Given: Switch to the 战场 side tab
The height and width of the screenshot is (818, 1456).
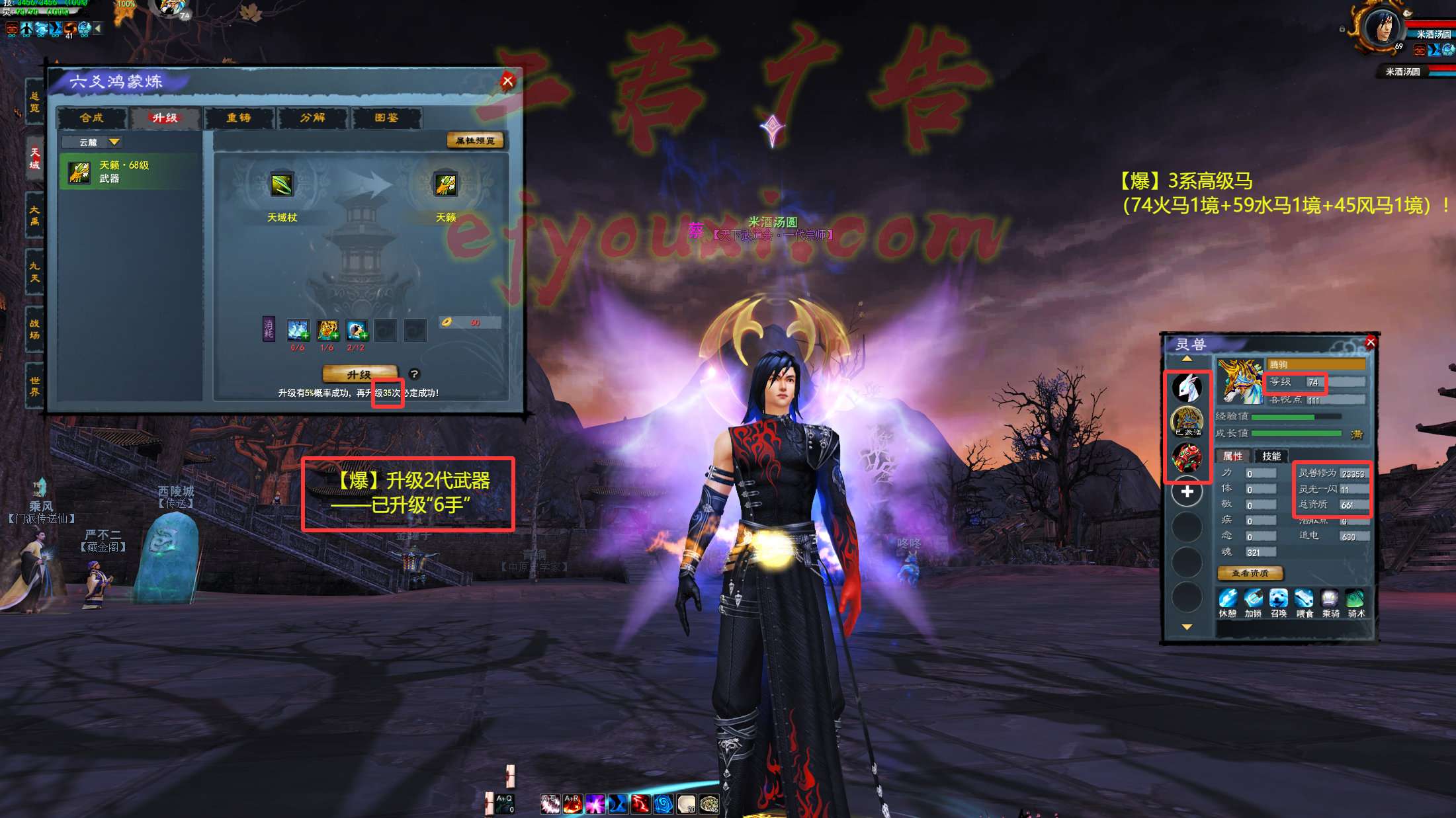Looking at the screenshot, I should [34, 329].
